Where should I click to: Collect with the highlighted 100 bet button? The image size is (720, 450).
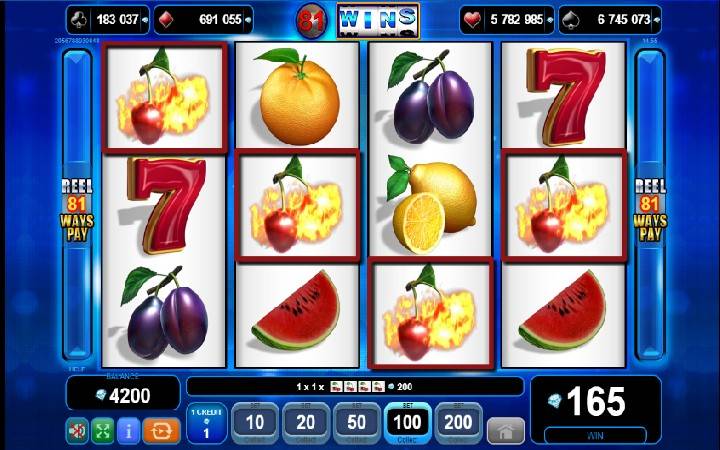pyautogui.click(x=406, y=424)
